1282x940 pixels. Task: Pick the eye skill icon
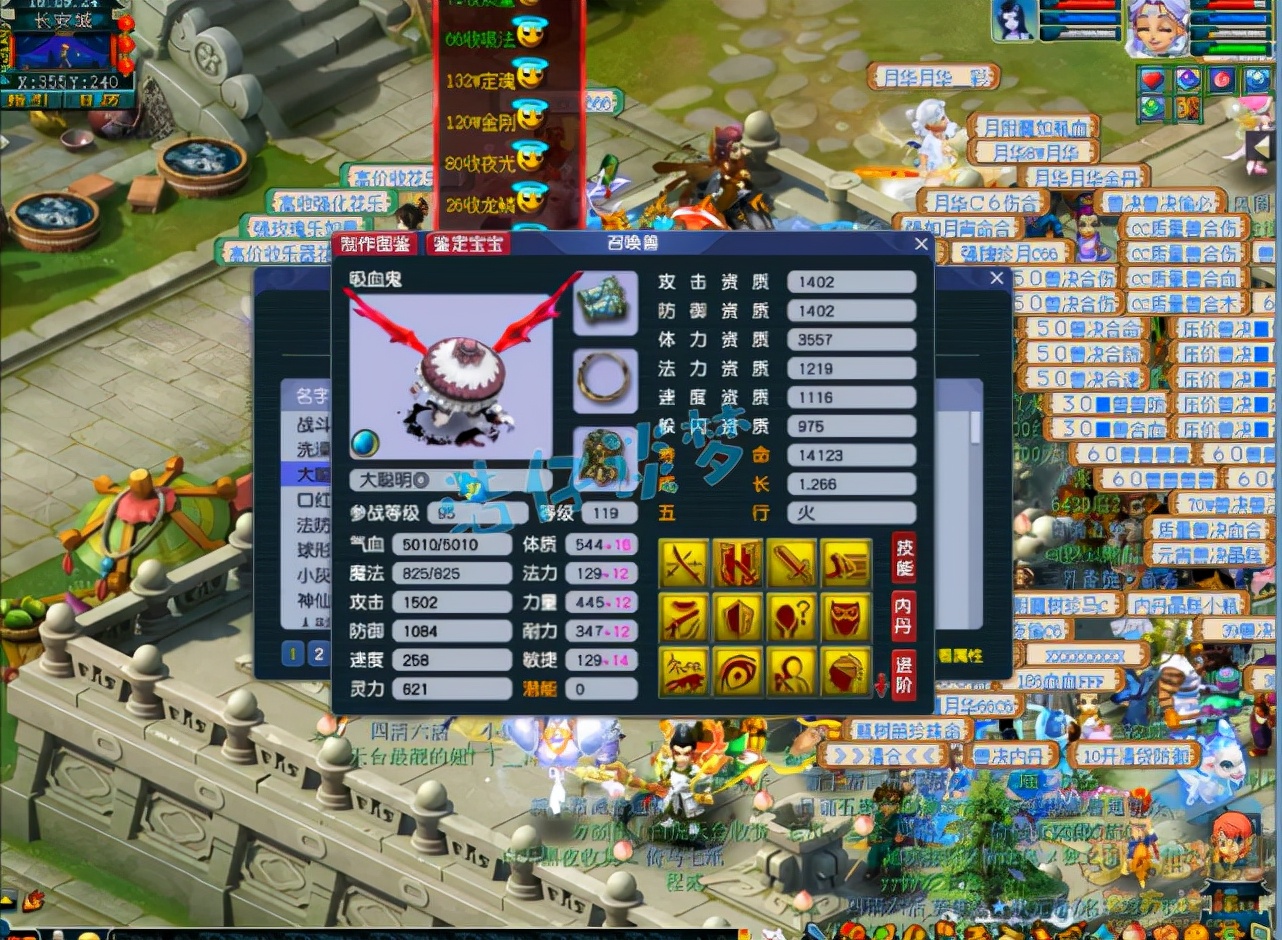(738, 671)
